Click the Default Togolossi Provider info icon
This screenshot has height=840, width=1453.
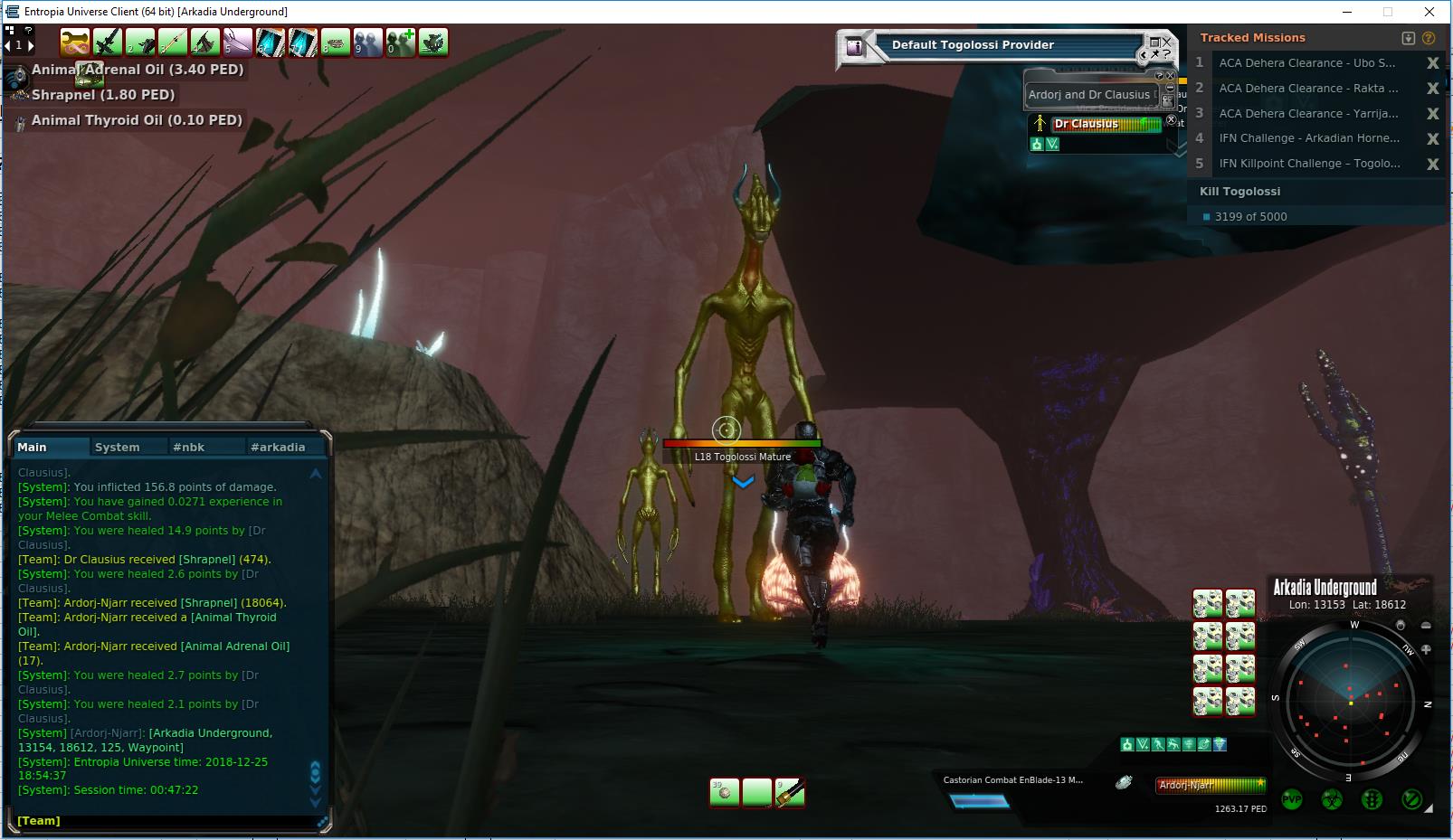pos(854,46)
